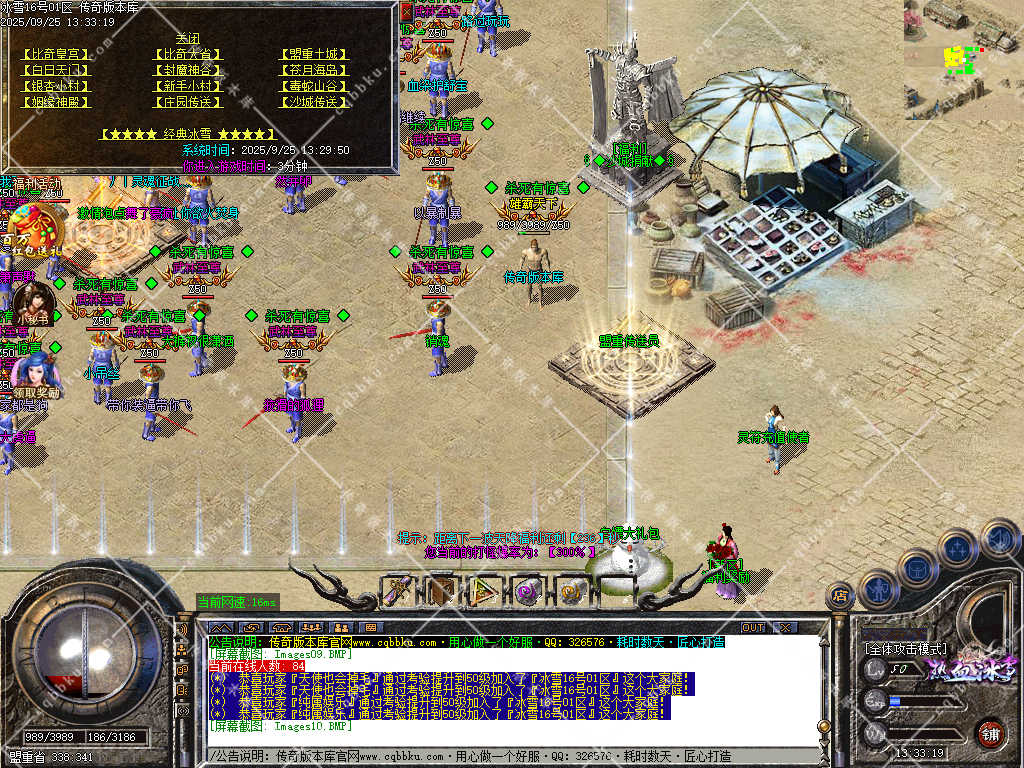Use the scroll item in the quick belt

pyautogui.click(x=400, y=591)
